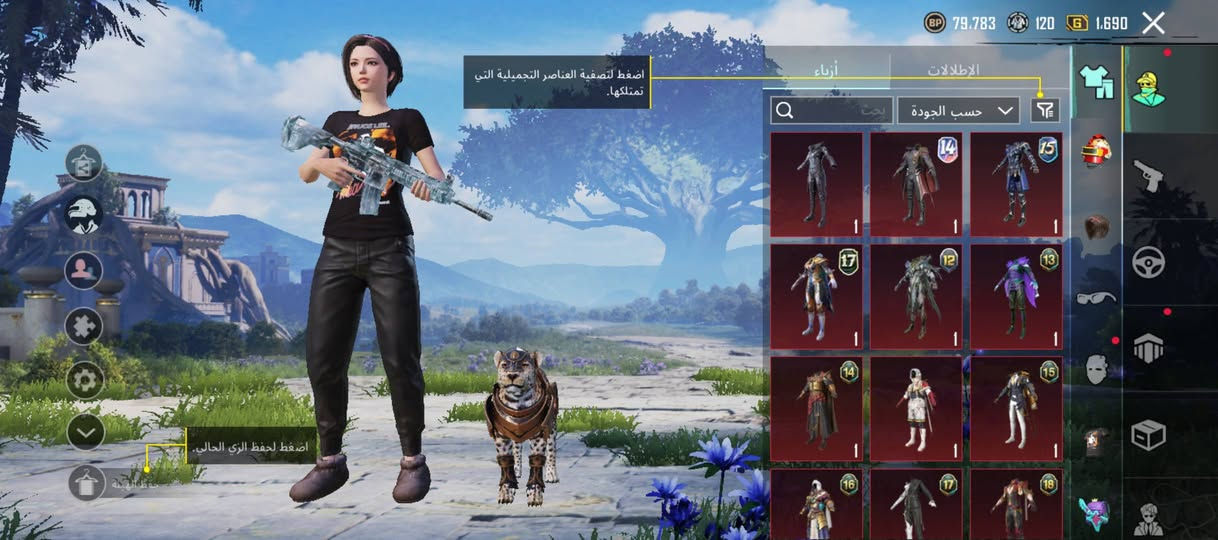Open the supply box category
1218x540 pixels.
(1148, 435)
